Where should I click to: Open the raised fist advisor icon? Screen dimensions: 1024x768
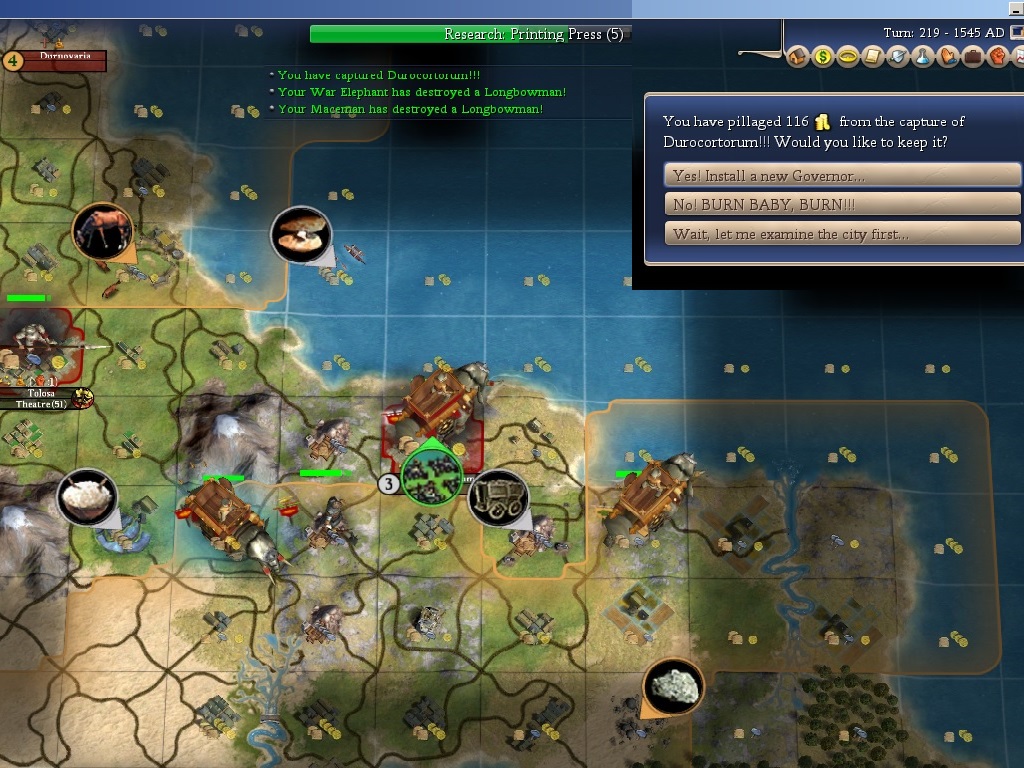click(x=997, y=57)
